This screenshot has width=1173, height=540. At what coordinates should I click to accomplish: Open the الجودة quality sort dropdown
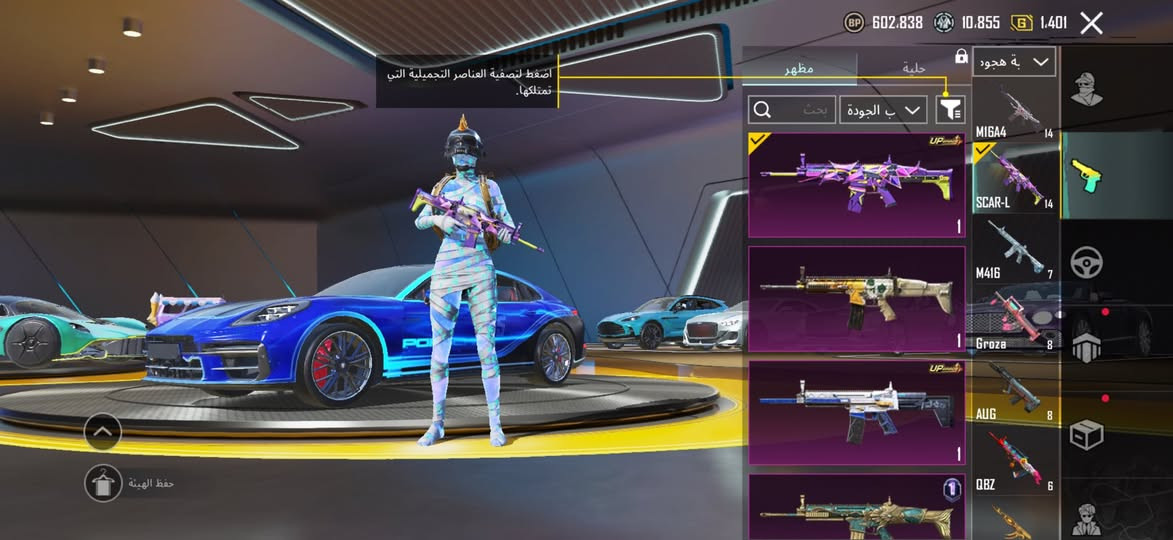click(x=883, y=110)
